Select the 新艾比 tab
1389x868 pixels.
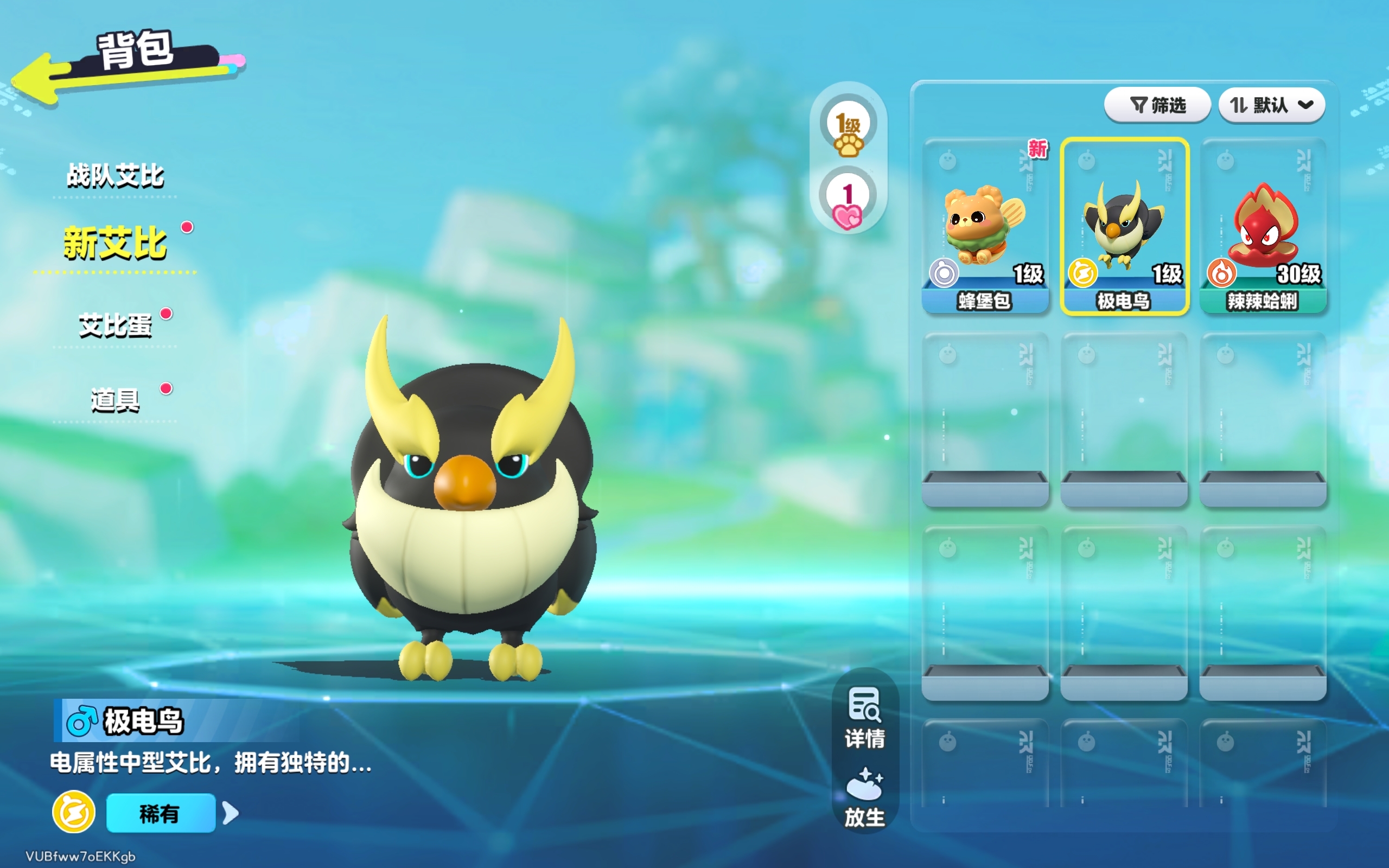coord(115,244)
